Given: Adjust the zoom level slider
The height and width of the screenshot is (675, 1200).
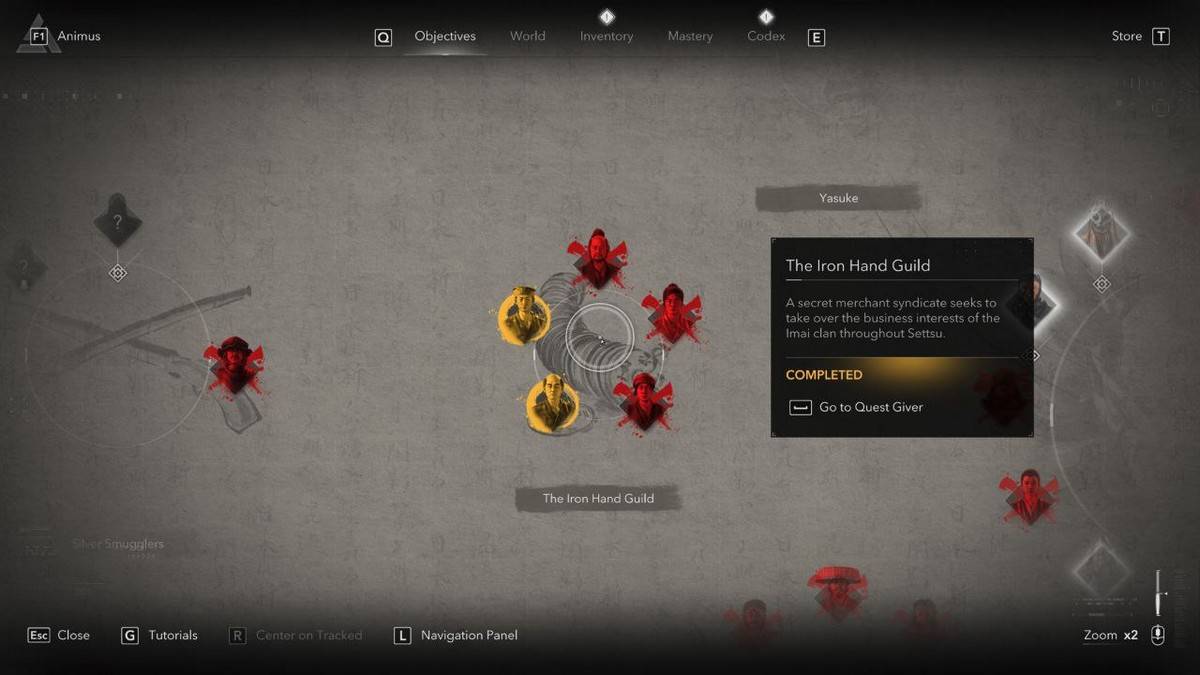Looking at the screenshot, I should 1159,594.
